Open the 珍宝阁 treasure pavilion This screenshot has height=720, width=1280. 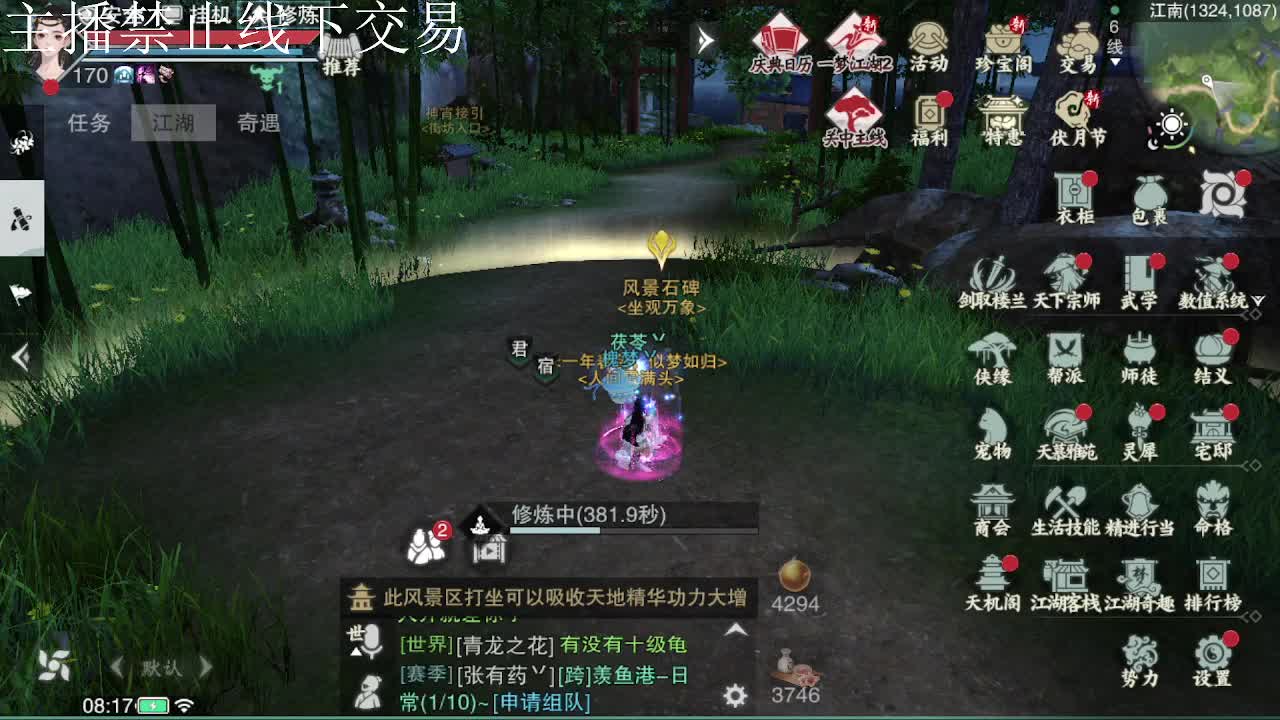coord(1002,45)
